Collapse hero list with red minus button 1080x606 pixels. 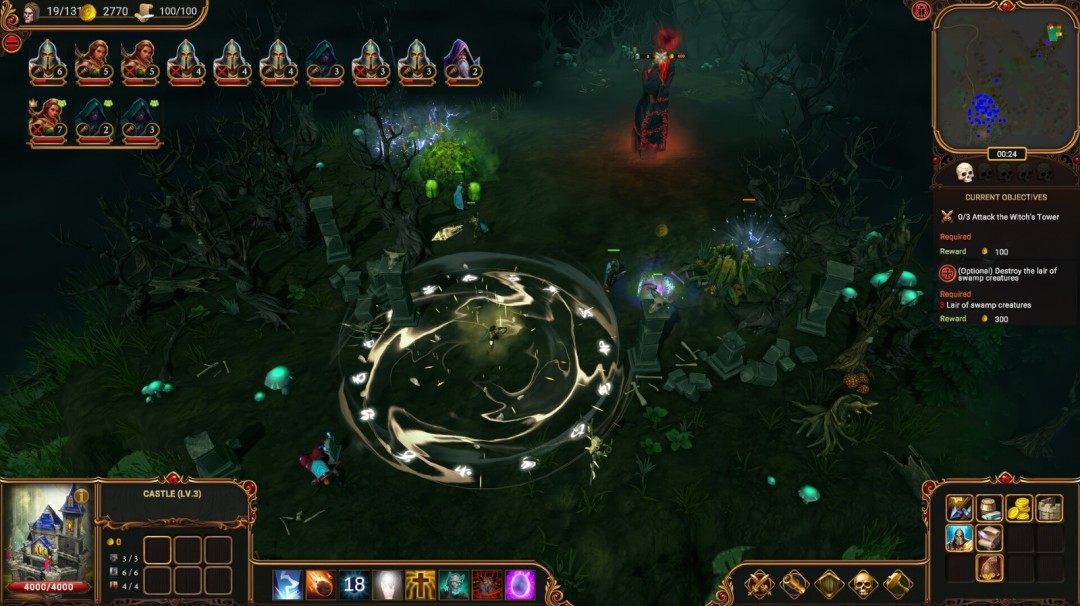click(x=12, y=43)
